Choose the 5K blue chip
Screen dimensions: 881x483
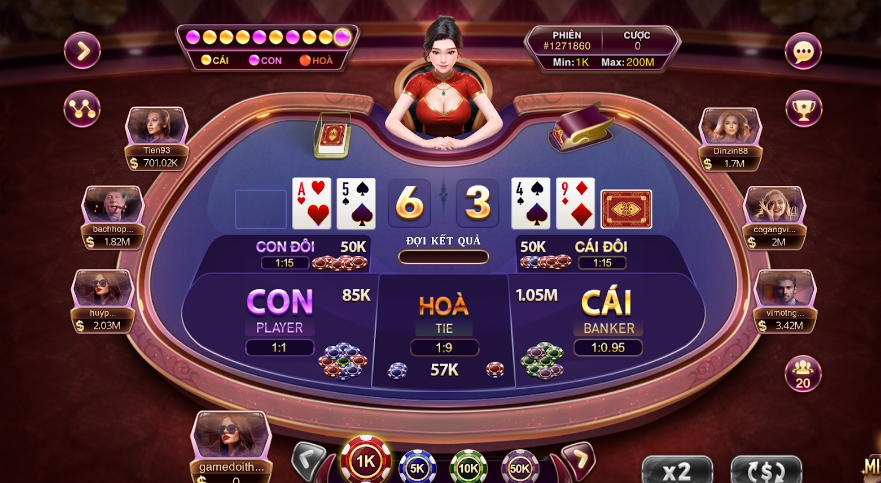[415, 466]
